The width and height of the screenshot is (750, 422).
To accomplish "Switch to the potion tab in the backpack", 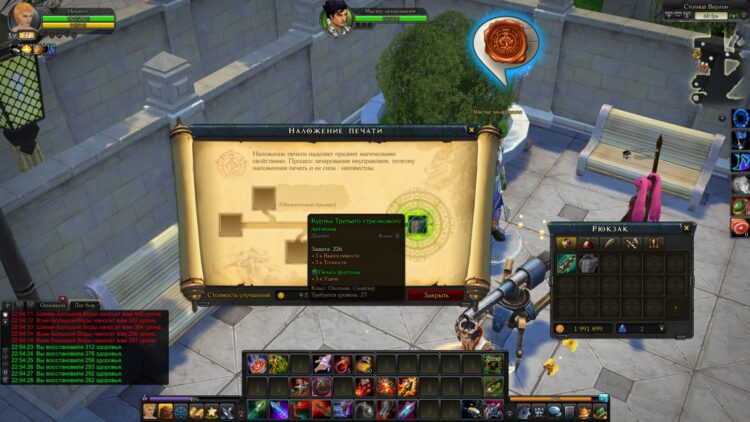I will click(587, 243).
